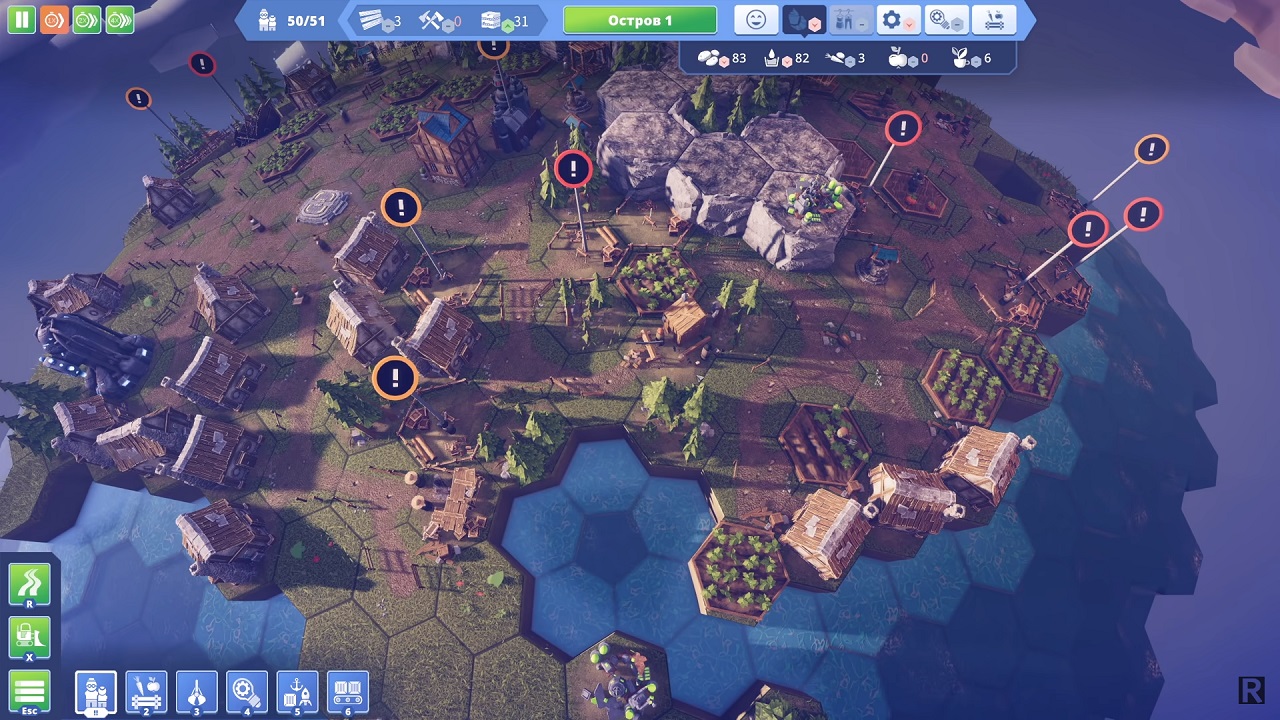The image size is (1280, 720).
Task: Select the food resources tab
Action: point(805,20)
